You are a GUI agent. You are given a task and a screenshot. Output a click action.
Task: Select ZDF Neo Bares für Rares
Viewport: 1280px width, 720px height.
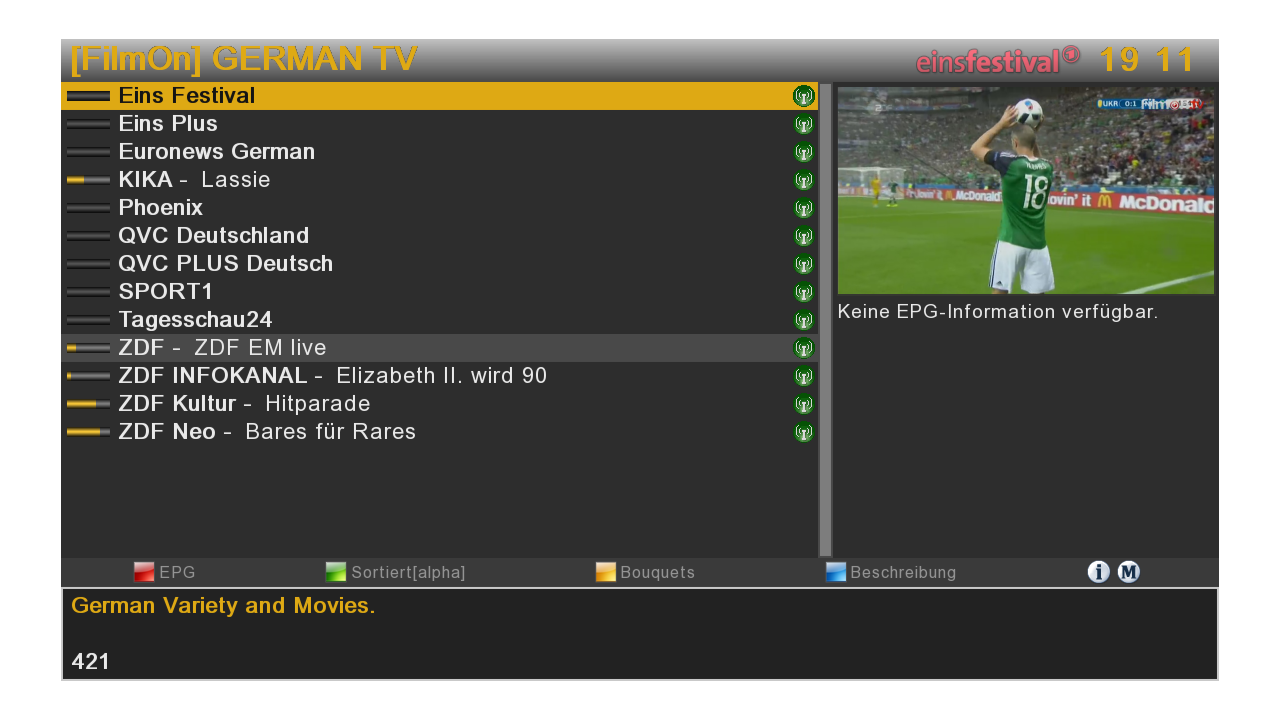click(267, 432)
